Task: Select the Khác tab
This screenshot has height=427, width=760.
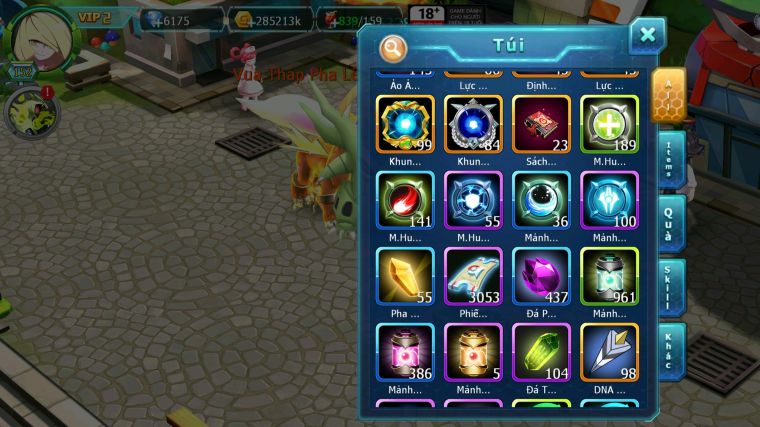Action: coord(669,350)
